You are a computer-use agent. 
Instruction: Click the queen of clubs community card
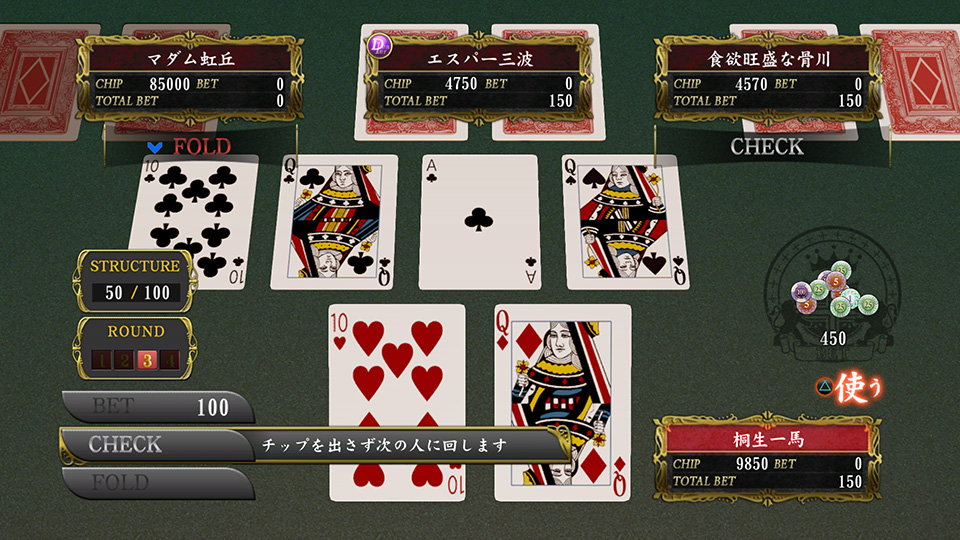[335, 222]
